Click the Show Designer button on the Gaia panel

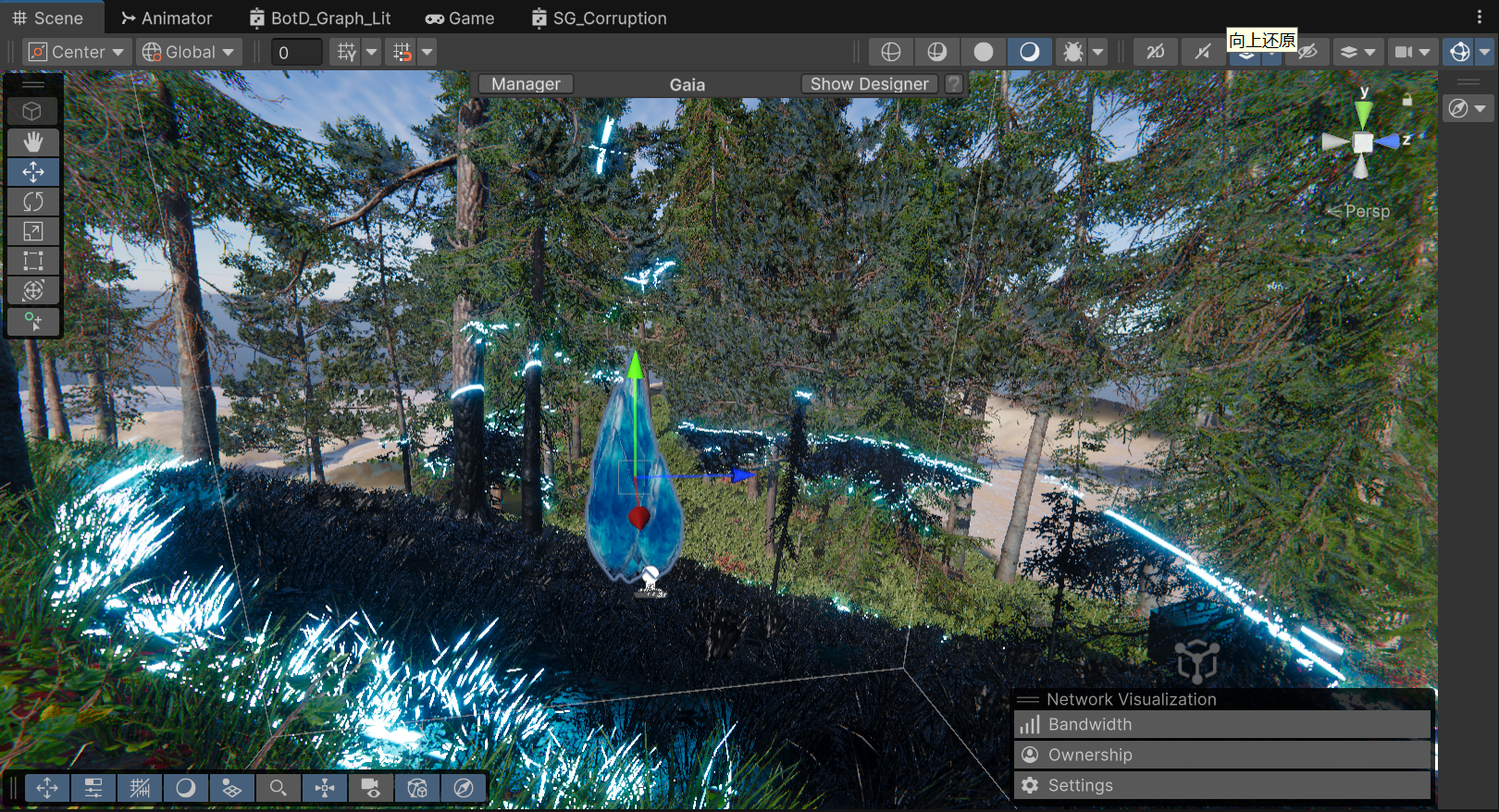[869, 83]
